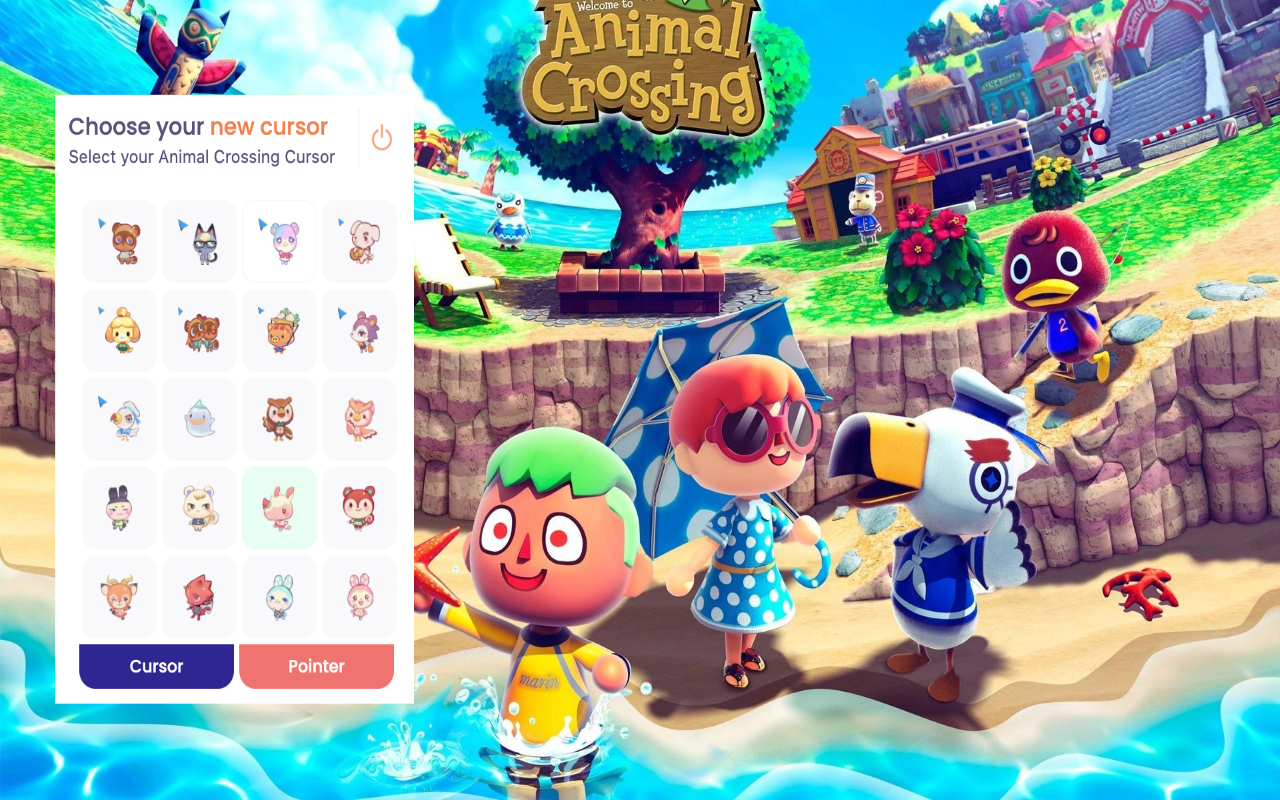Click the currently selected green-highlighted goat cursor
This screenshot has width=1280, height=800.
pyautogui.click(x=279, y=507)
